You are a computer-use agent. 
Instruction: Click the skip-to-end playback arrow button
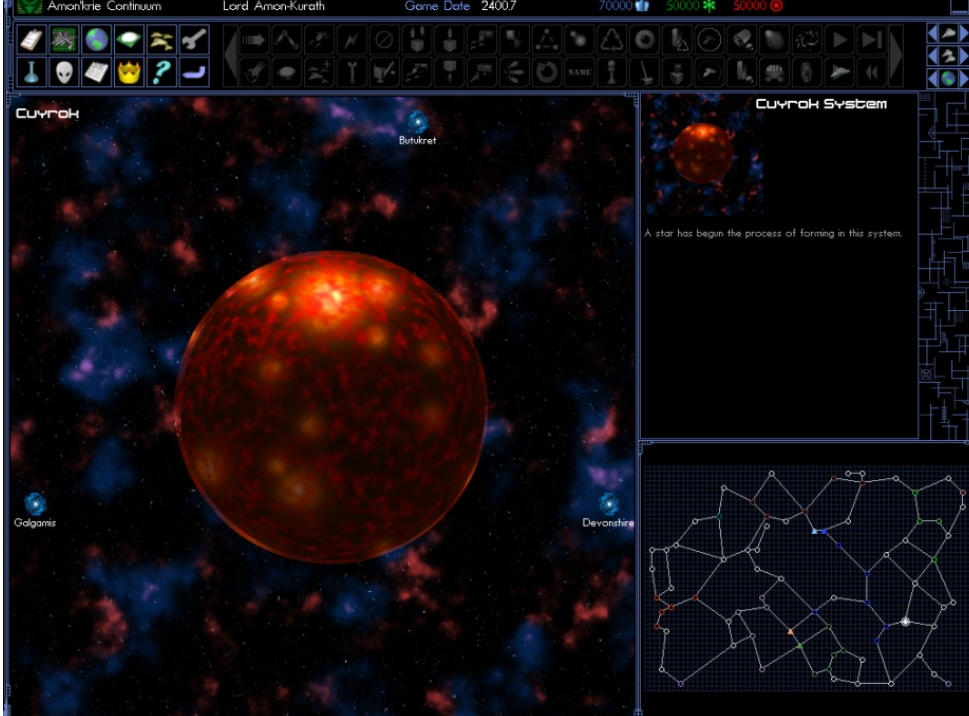871,41
